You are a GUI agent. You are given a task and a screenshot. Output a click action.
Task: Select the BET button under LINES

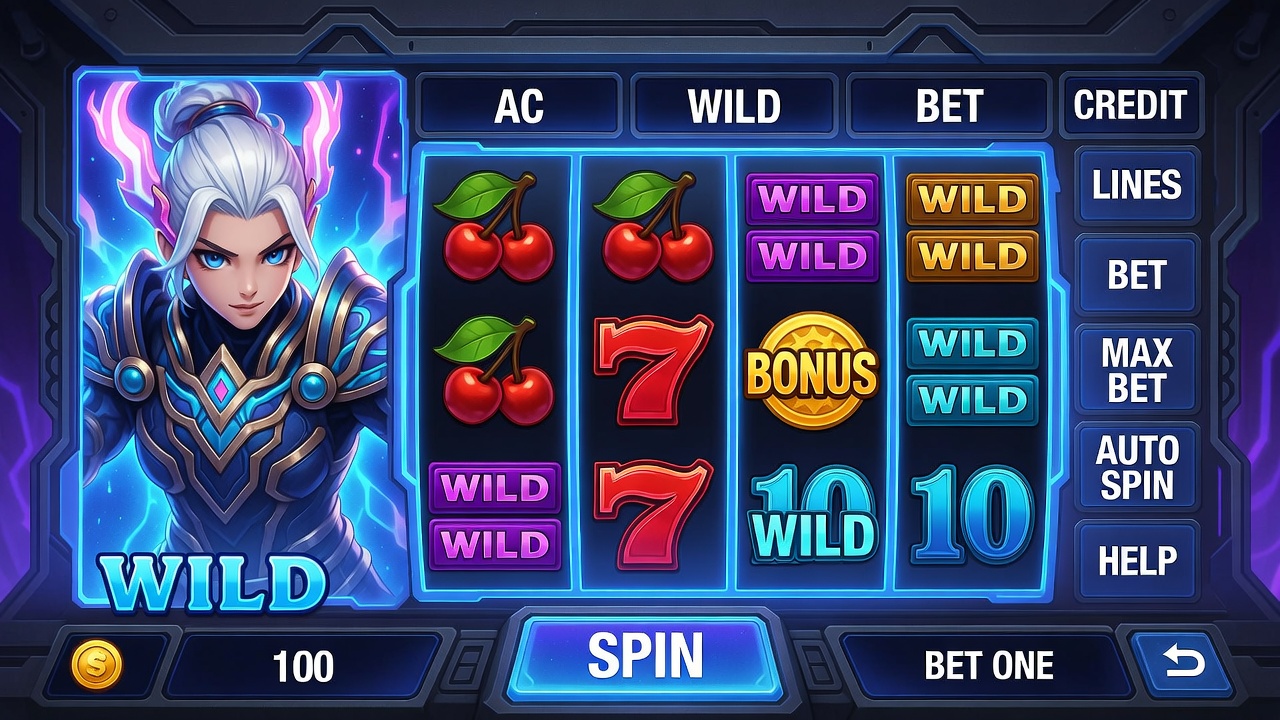pos(1136,276)
